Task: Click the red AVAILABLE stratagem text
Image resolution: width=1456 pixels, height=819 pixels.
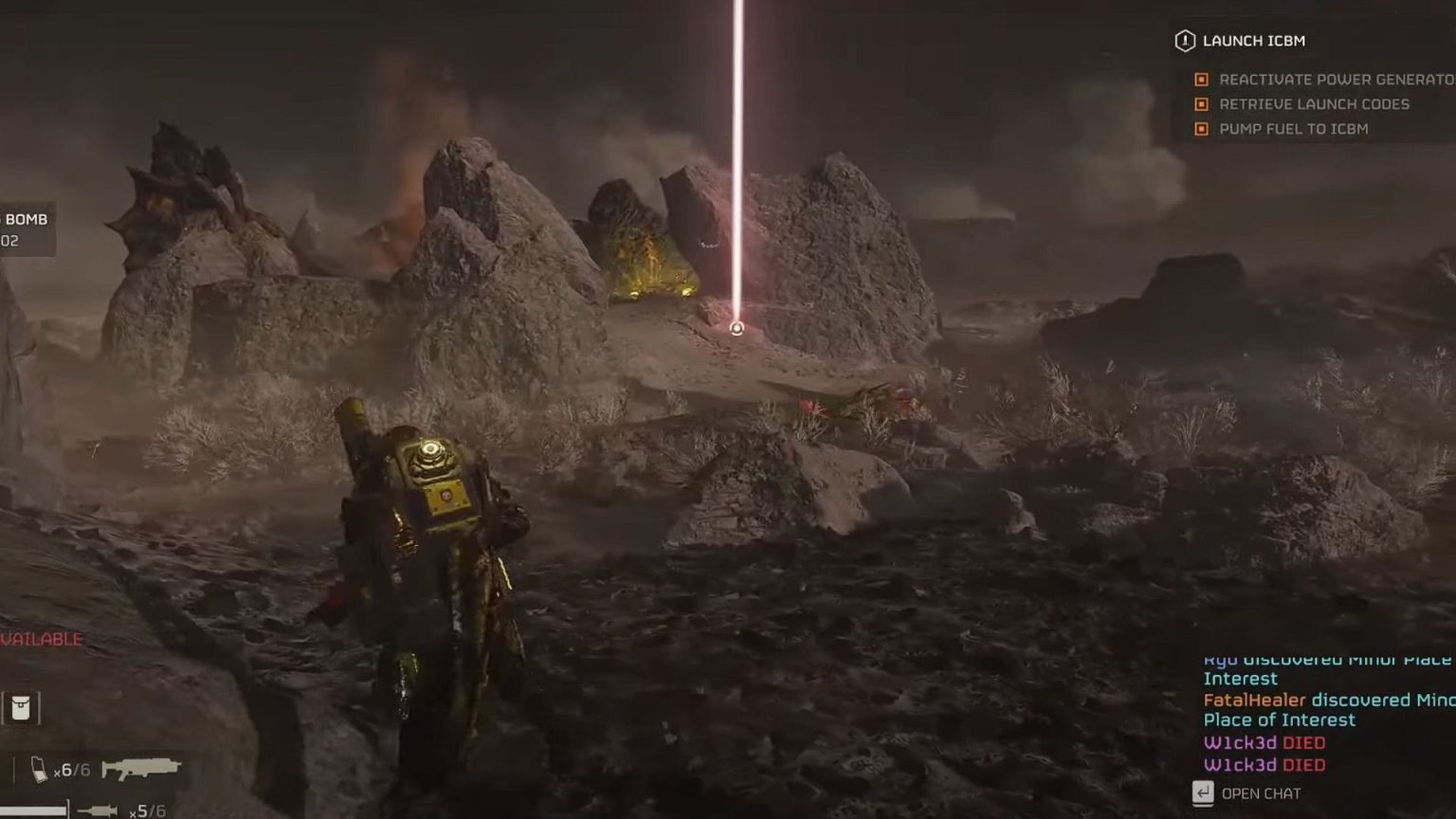Action: 40,639
